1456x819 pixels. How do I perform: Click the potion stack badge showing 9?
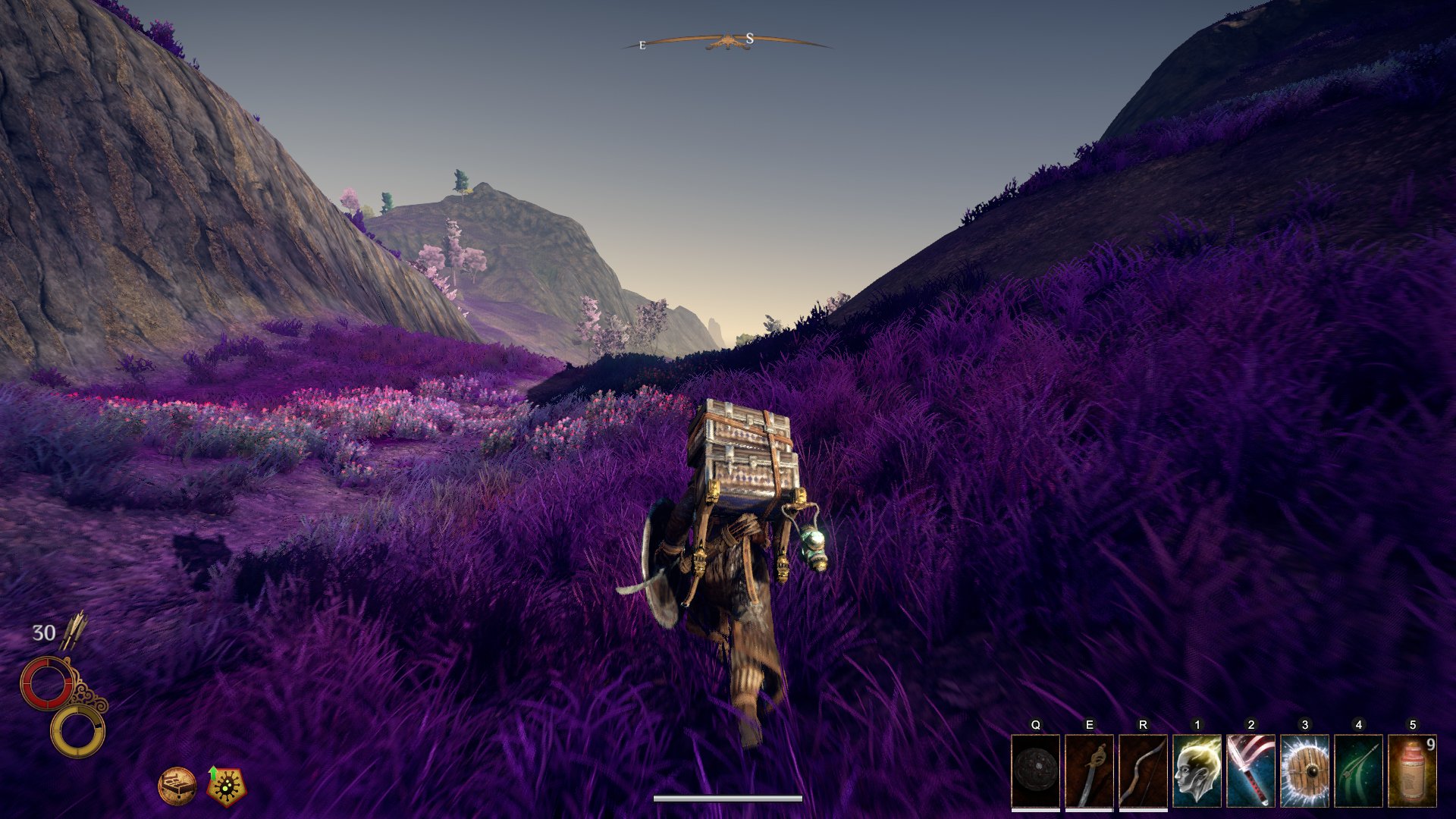click(x=1430, y=746)
